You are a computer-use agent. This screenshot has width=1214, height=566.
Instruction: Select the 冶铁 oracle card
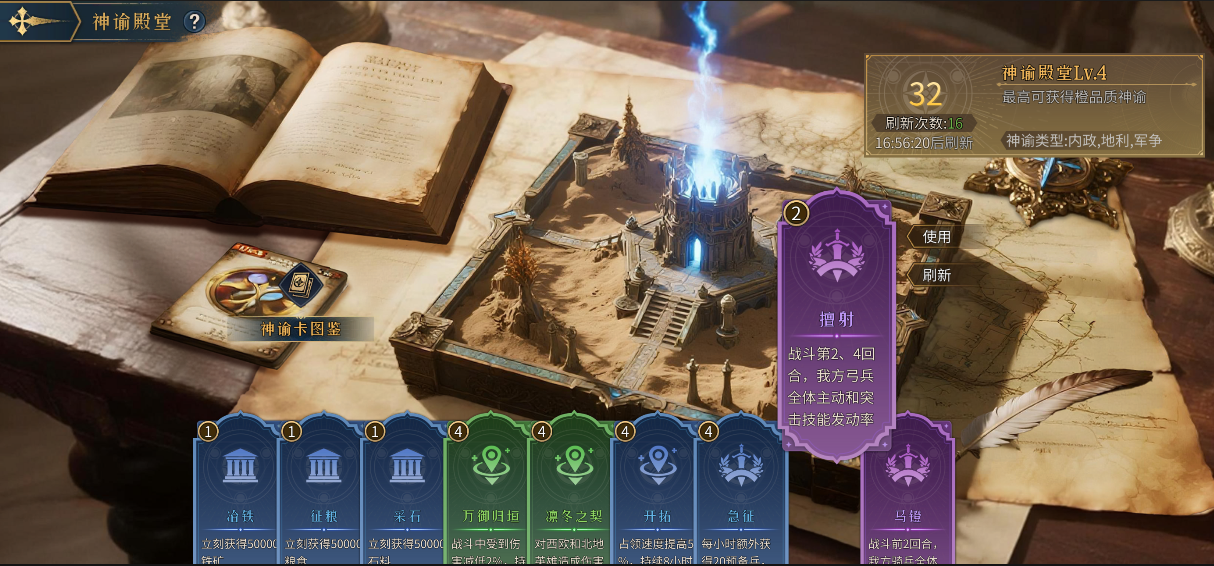click(237, 490)
